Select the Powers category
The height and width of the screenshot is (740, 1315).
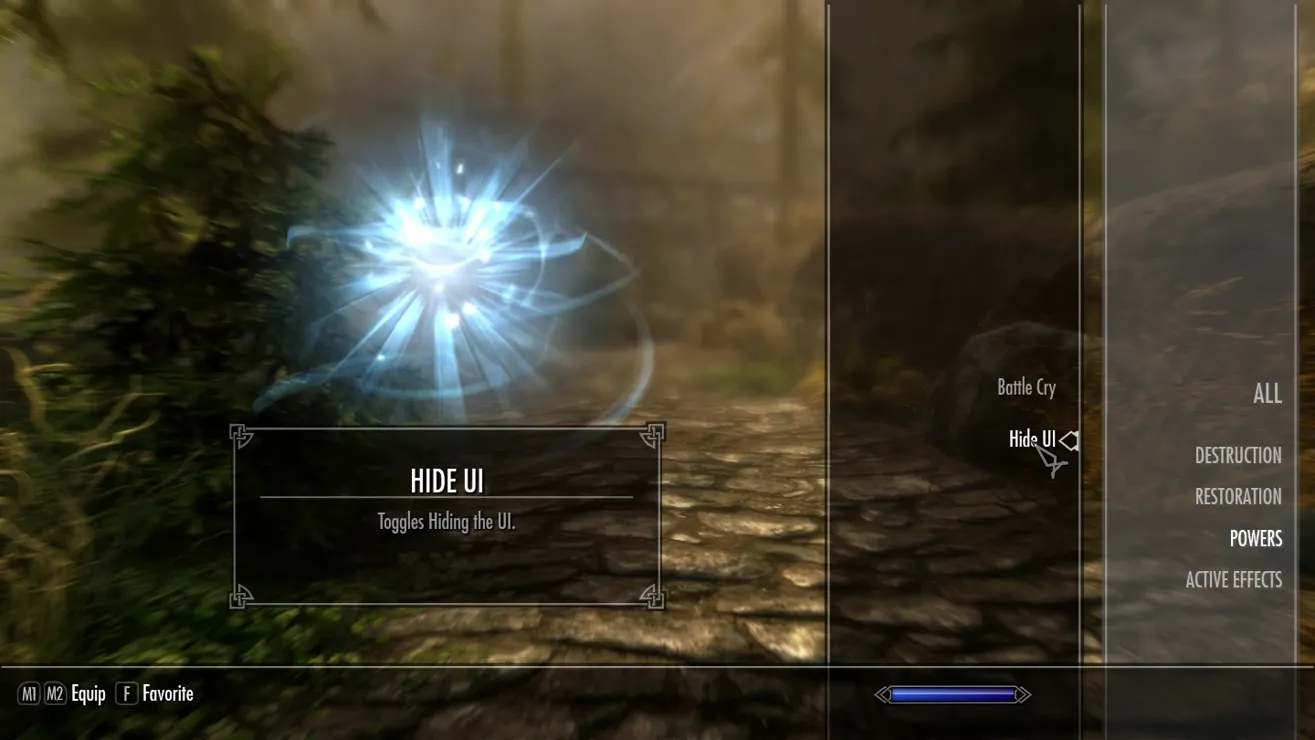tap(1255, 539)
